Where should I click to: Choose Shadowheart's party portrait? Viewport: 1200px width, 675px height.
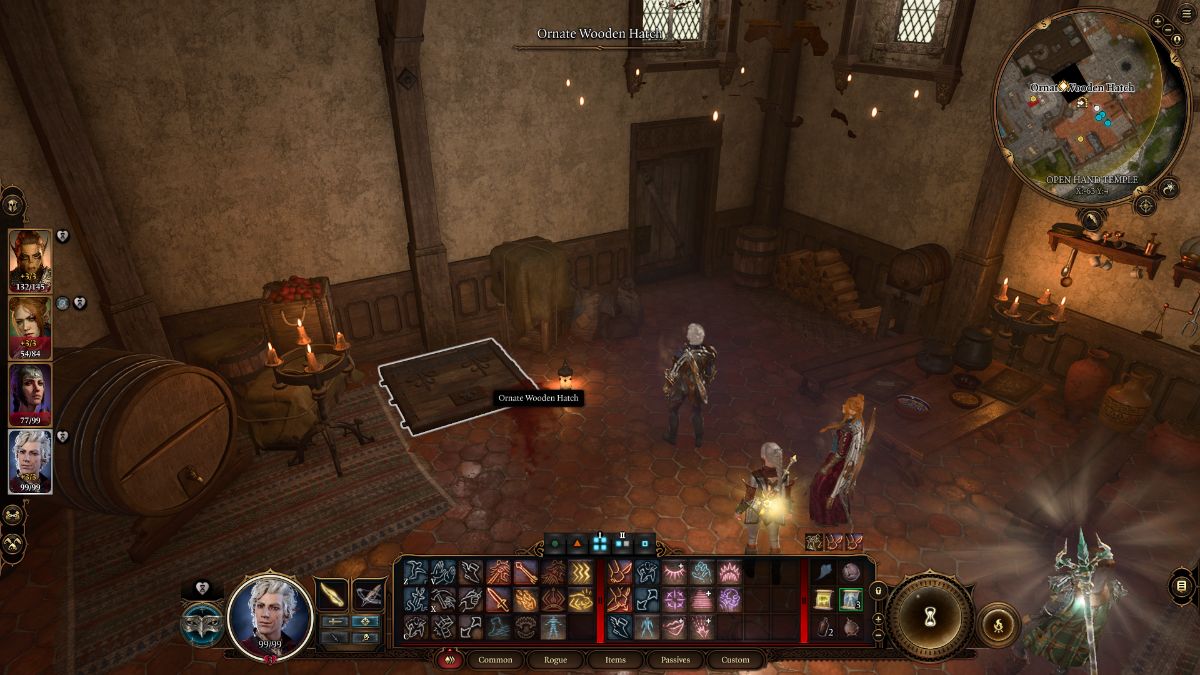(30, 392)
